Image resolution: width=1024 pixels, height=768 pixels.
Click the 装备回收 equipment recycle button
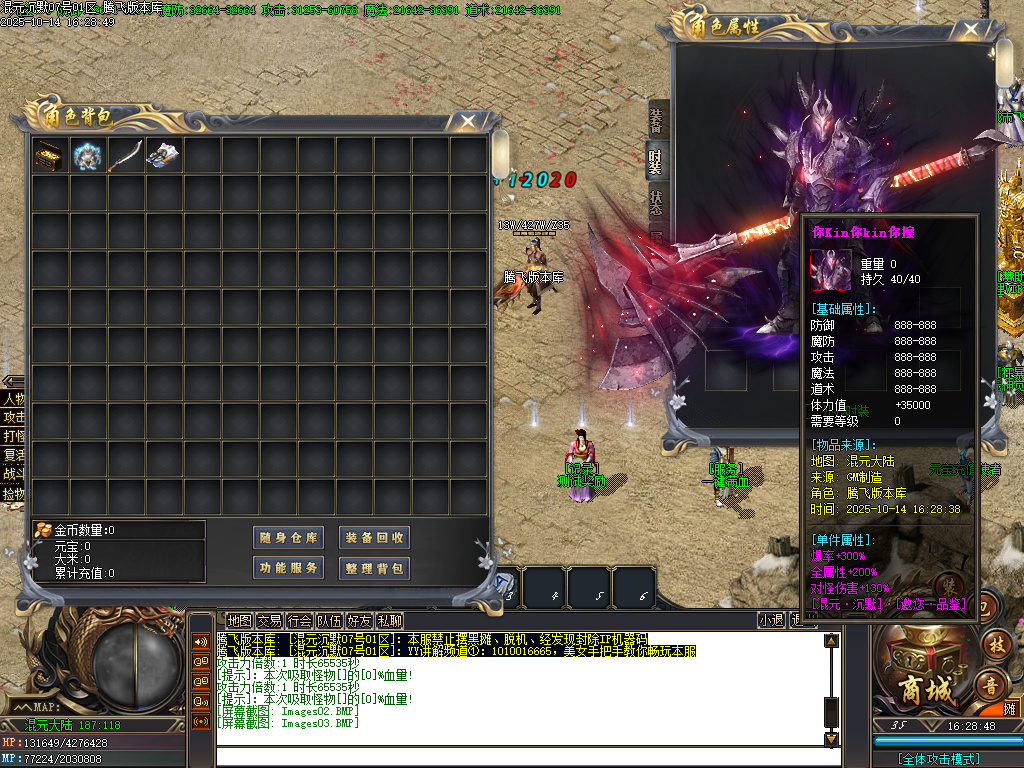tap(375, 538)
